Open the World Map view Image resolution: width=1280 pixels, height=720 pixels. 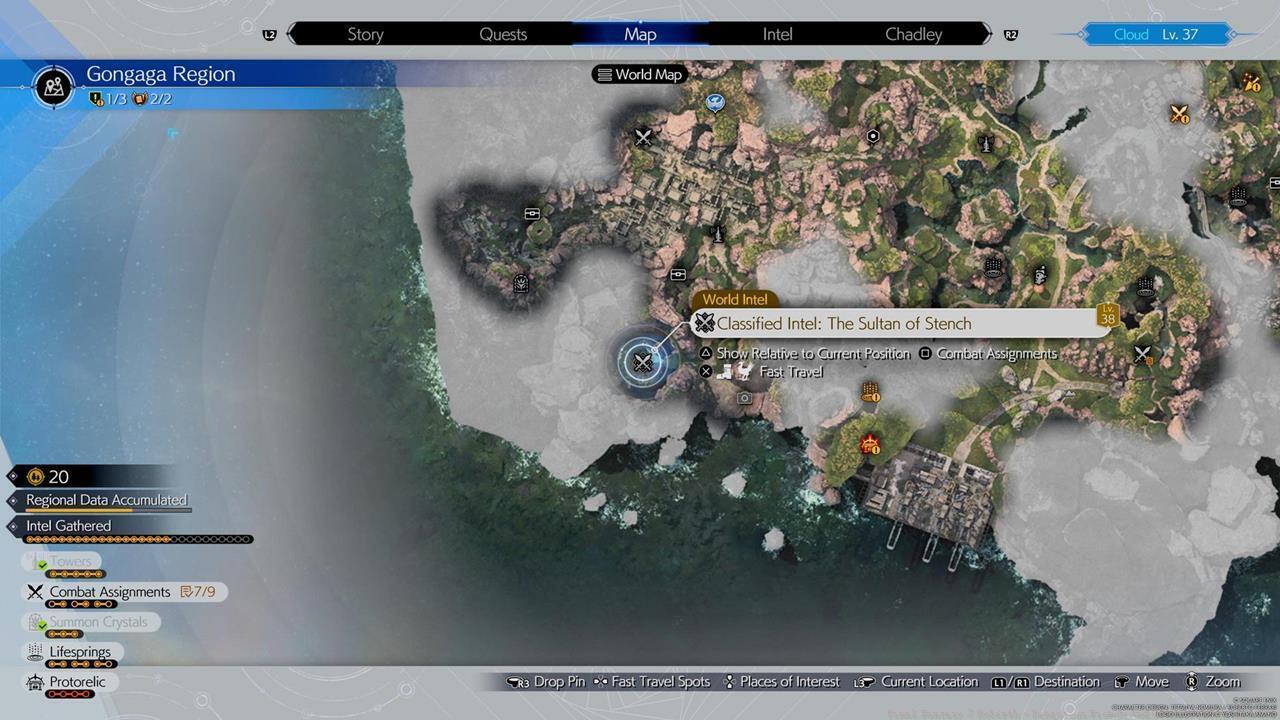click(x=638, y=74)
